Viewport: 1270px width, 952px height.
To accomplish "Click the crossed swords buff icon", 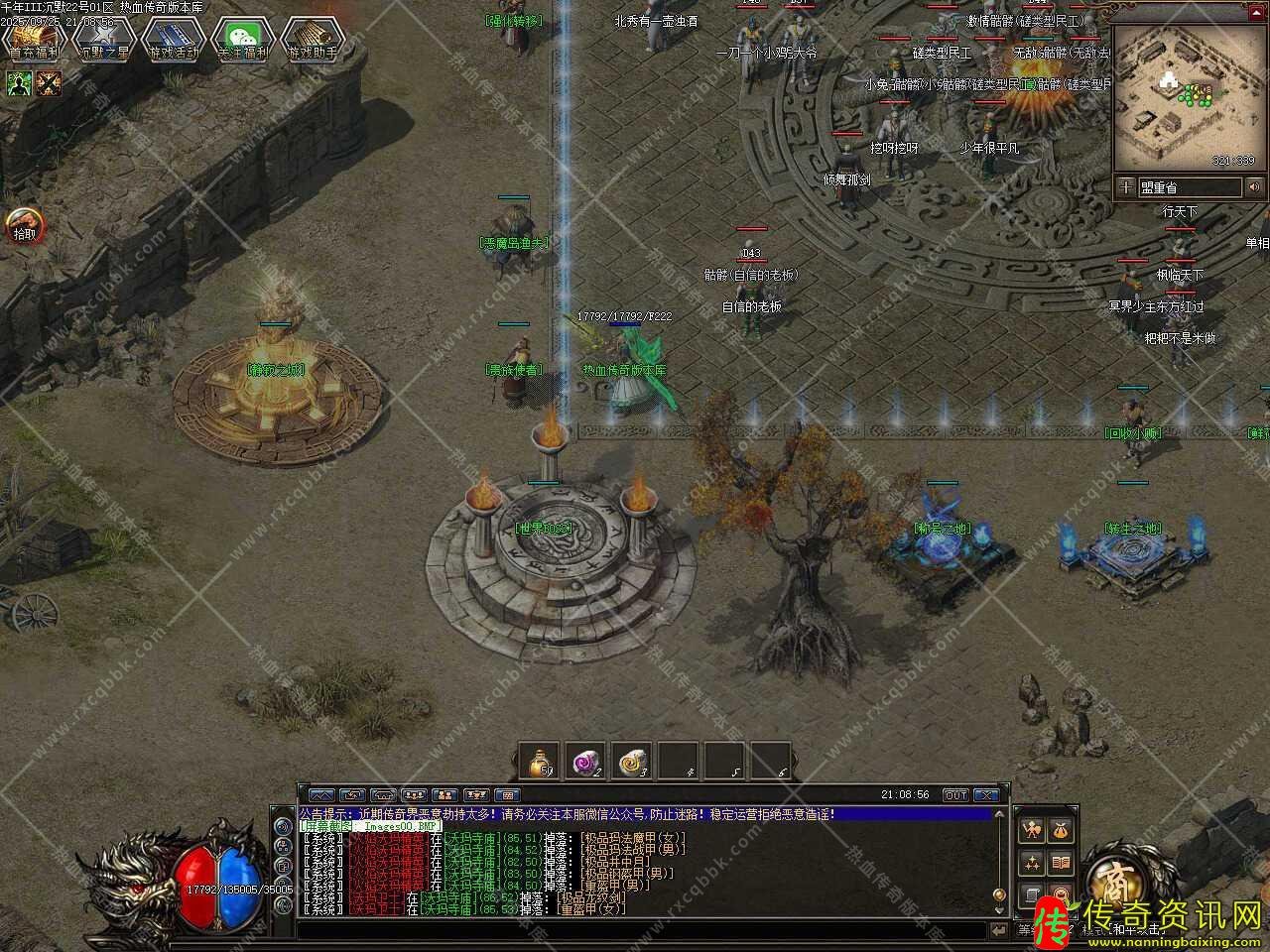I will [49, 83].
